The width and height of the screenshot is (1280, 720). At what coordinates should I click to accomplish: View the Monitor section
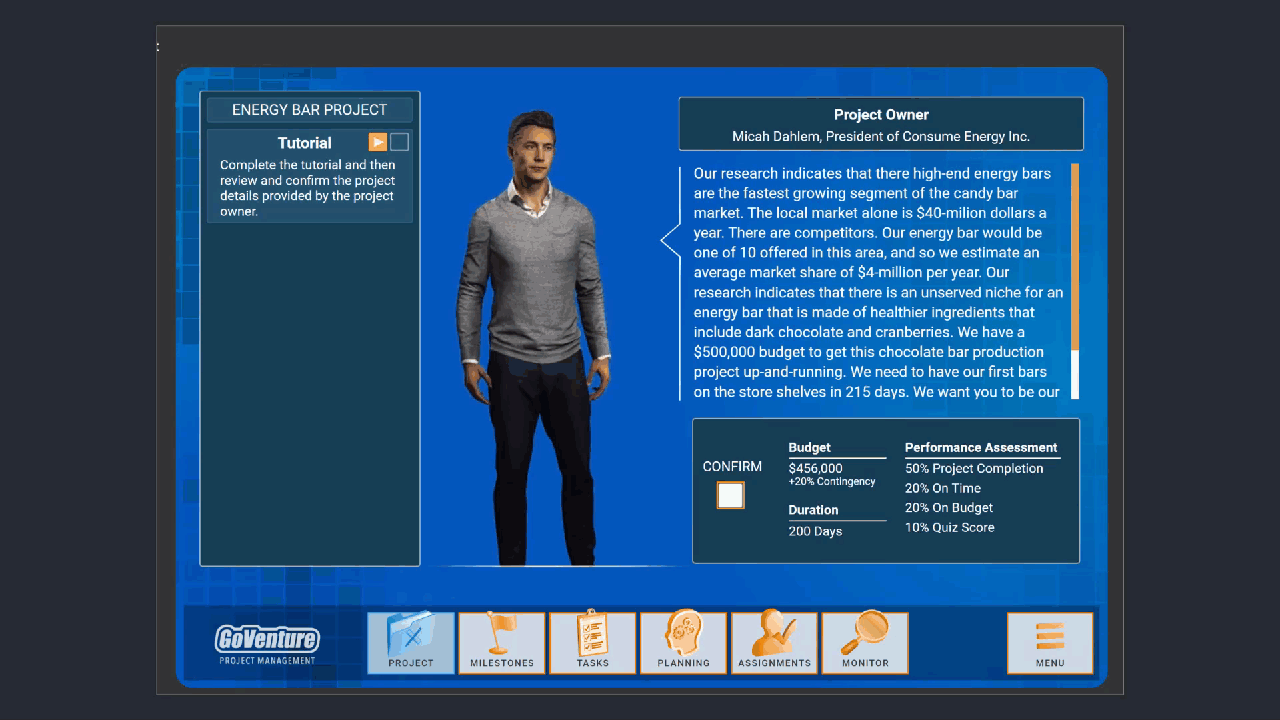(865, 643)
